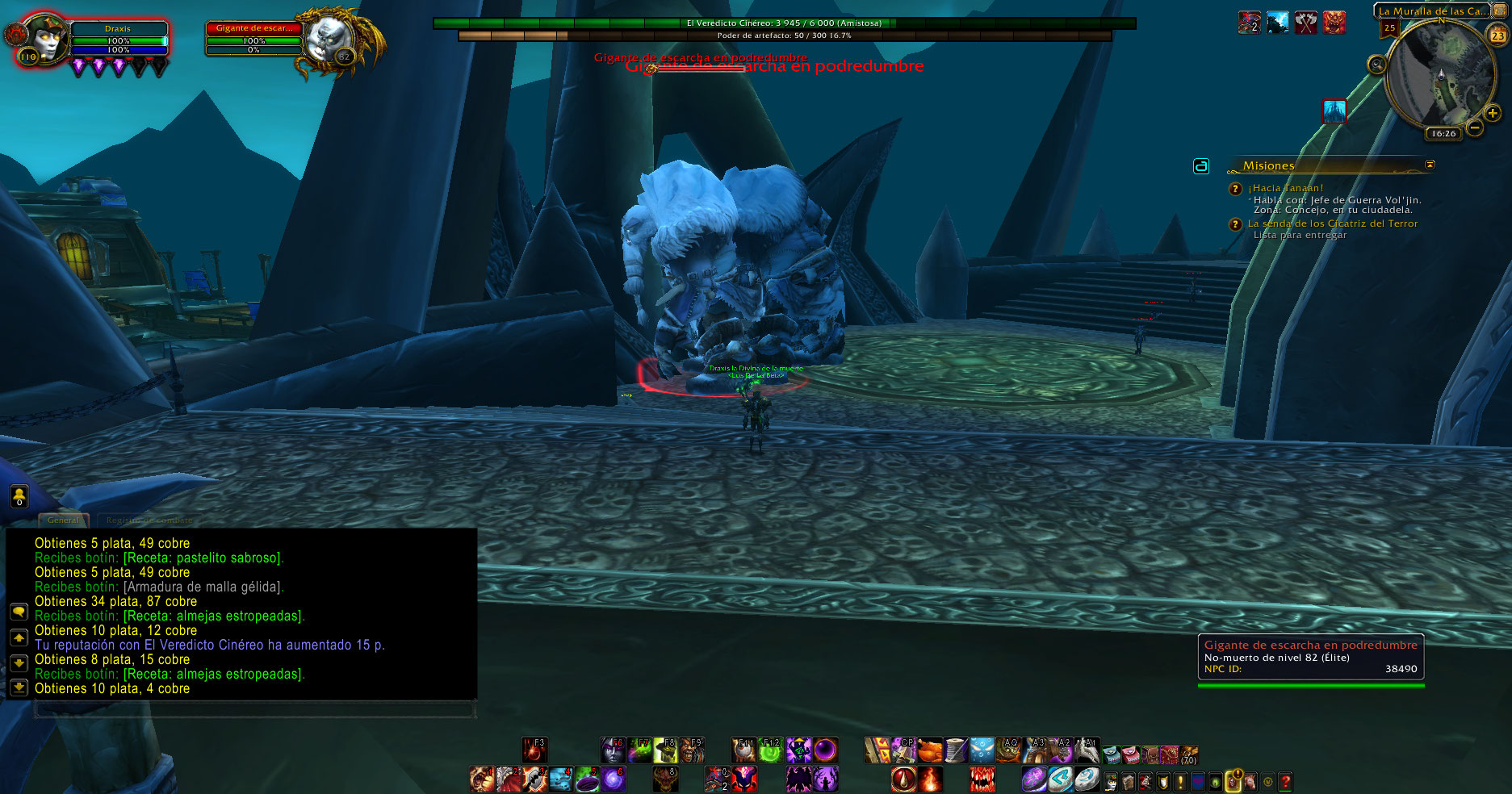This screenshot has width=1512, height=794.
Task: Open the calendar showing day 23
Action: (x=1497, y=36)
